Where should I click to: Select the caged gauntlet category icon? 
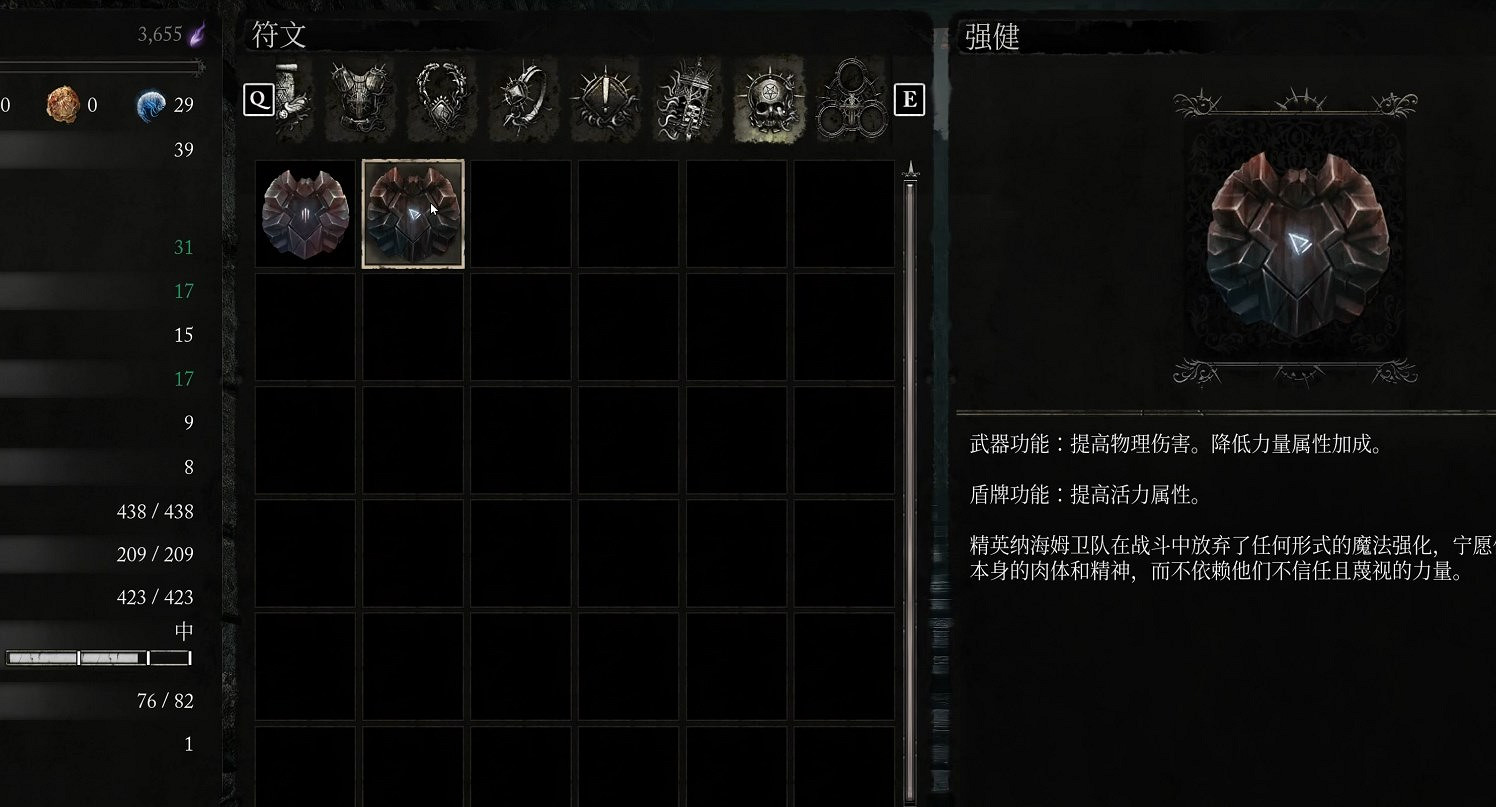coord(686,100)
